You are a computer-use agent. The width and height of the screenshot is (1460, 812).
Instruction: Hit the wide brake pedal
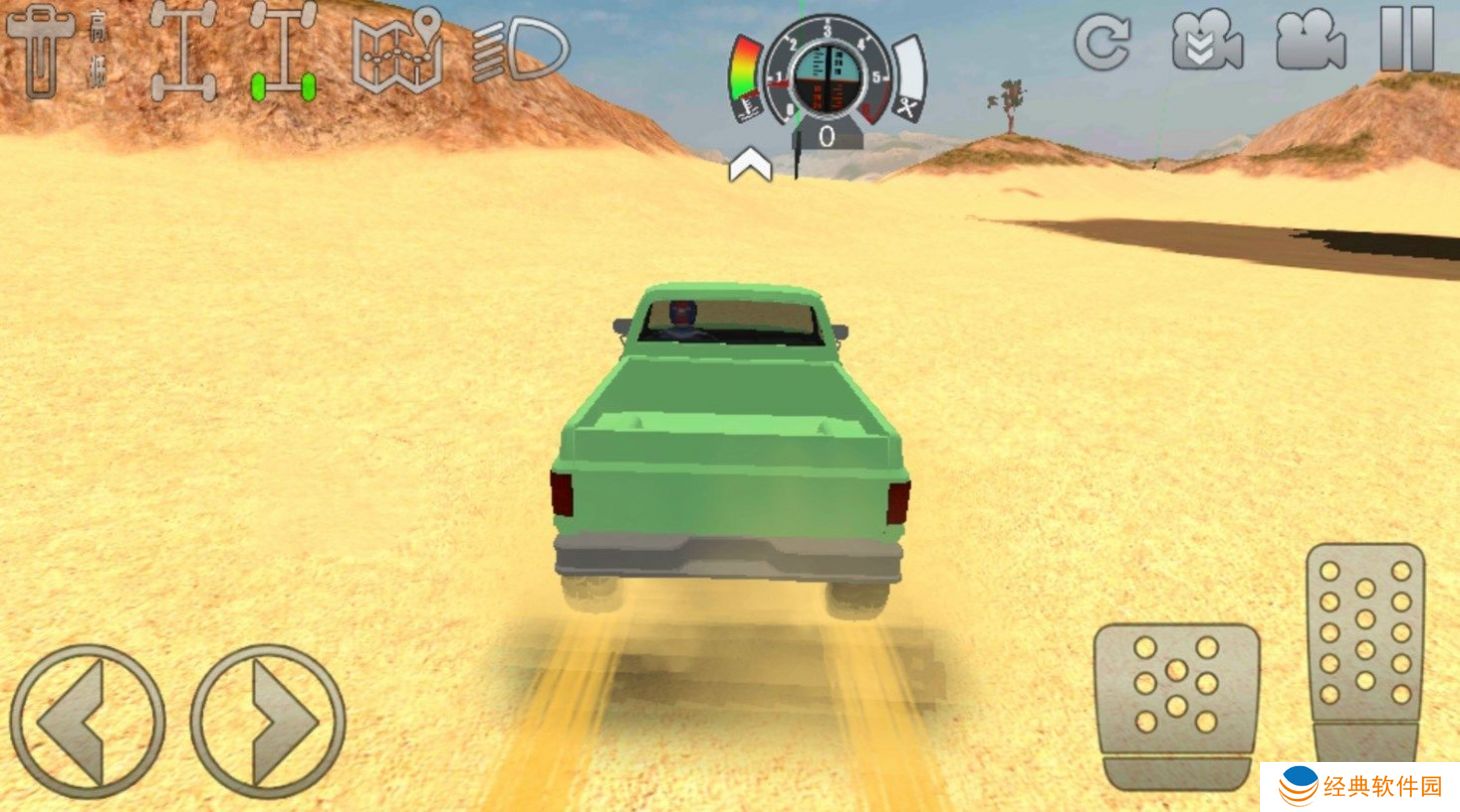tap(1176, 702)
